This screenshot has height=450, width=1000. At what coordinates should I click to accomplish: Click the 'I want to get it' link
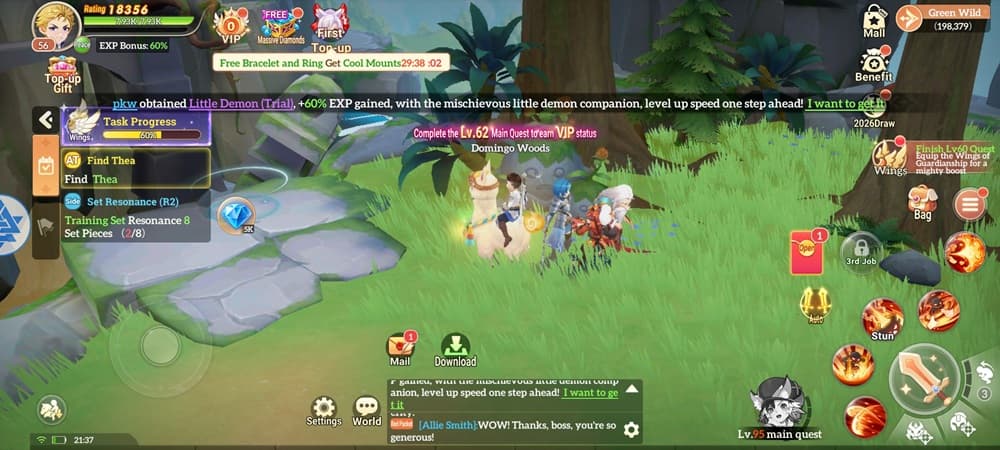point(845,103)
